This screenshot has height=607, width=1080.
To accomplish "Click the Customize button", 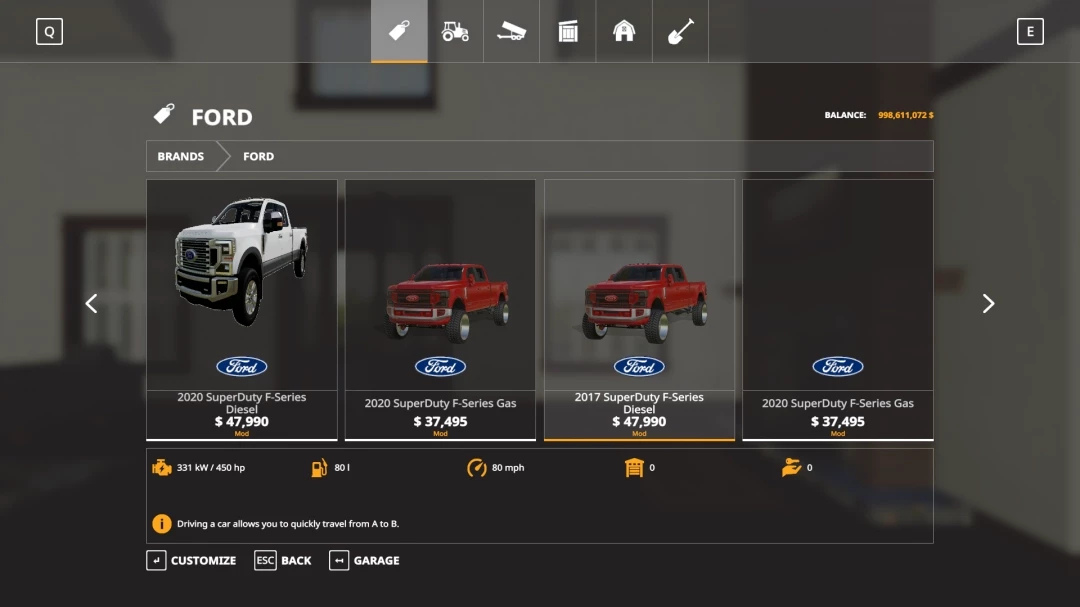I will point(192,561).
